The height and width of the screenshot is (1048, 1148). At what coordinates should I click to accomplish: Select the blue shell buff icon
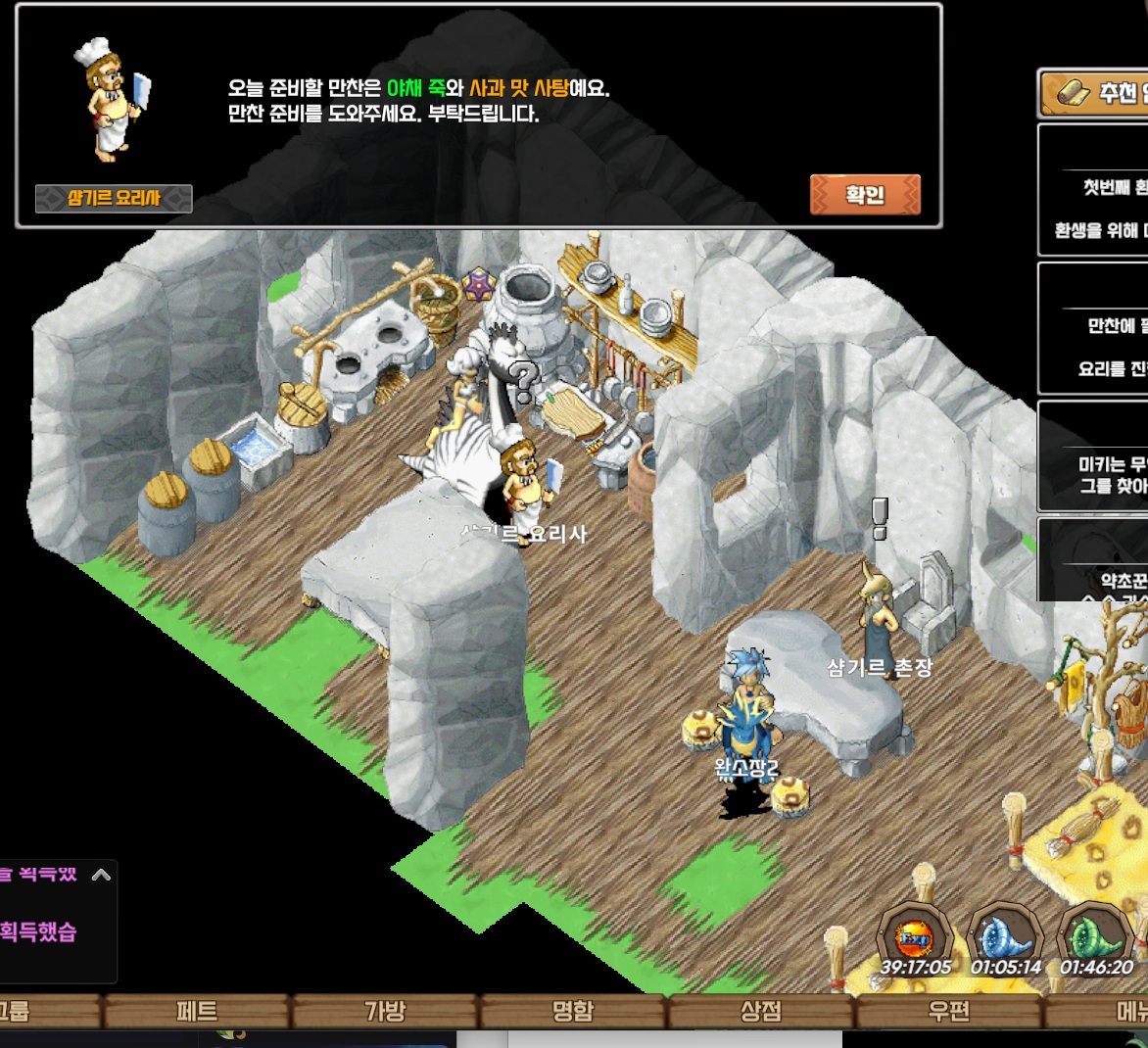[x=1006, y=940]
